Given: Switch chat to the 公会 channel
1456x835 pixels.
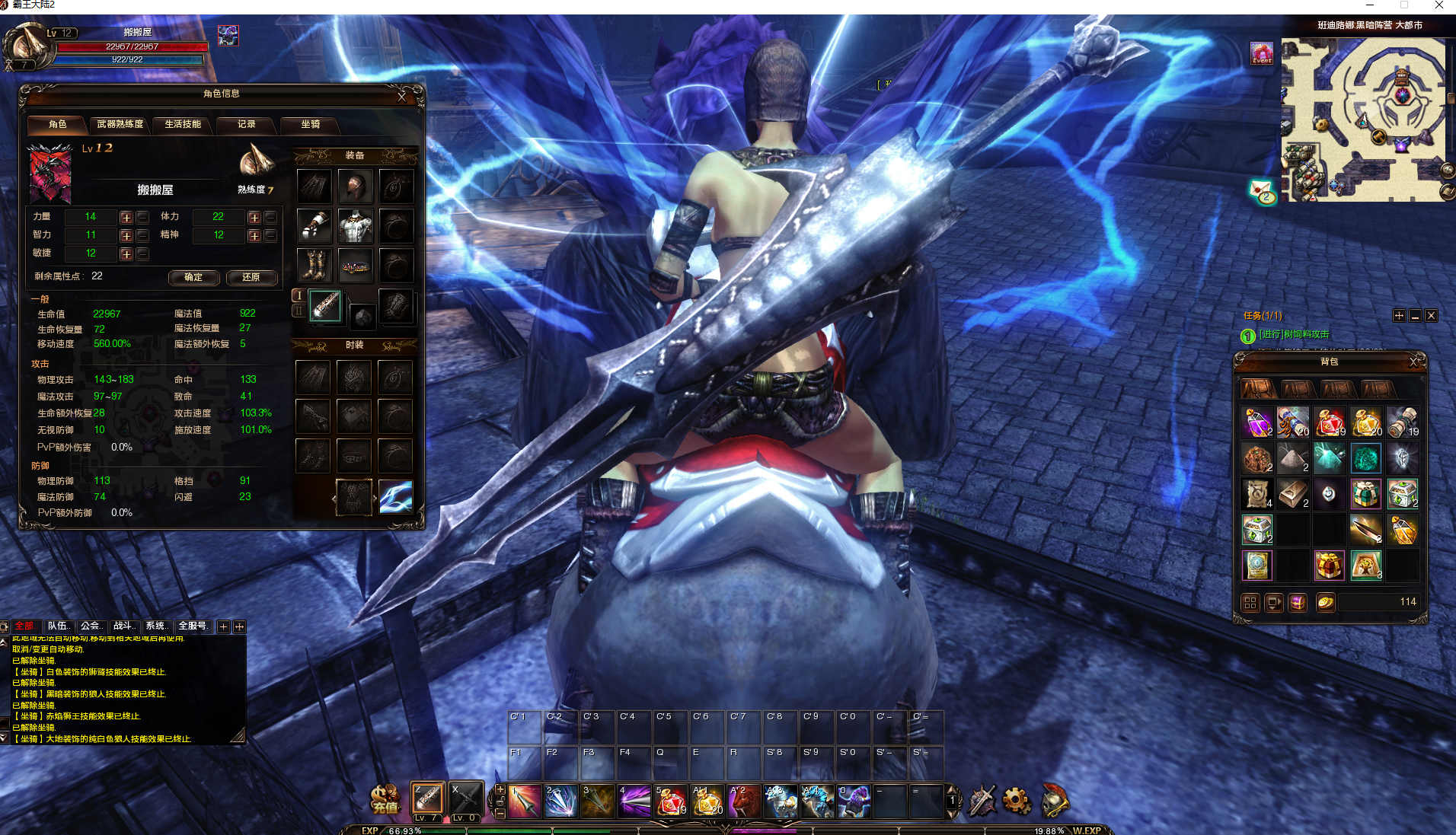Looking at the screenshot, I should tap(91, 626).
